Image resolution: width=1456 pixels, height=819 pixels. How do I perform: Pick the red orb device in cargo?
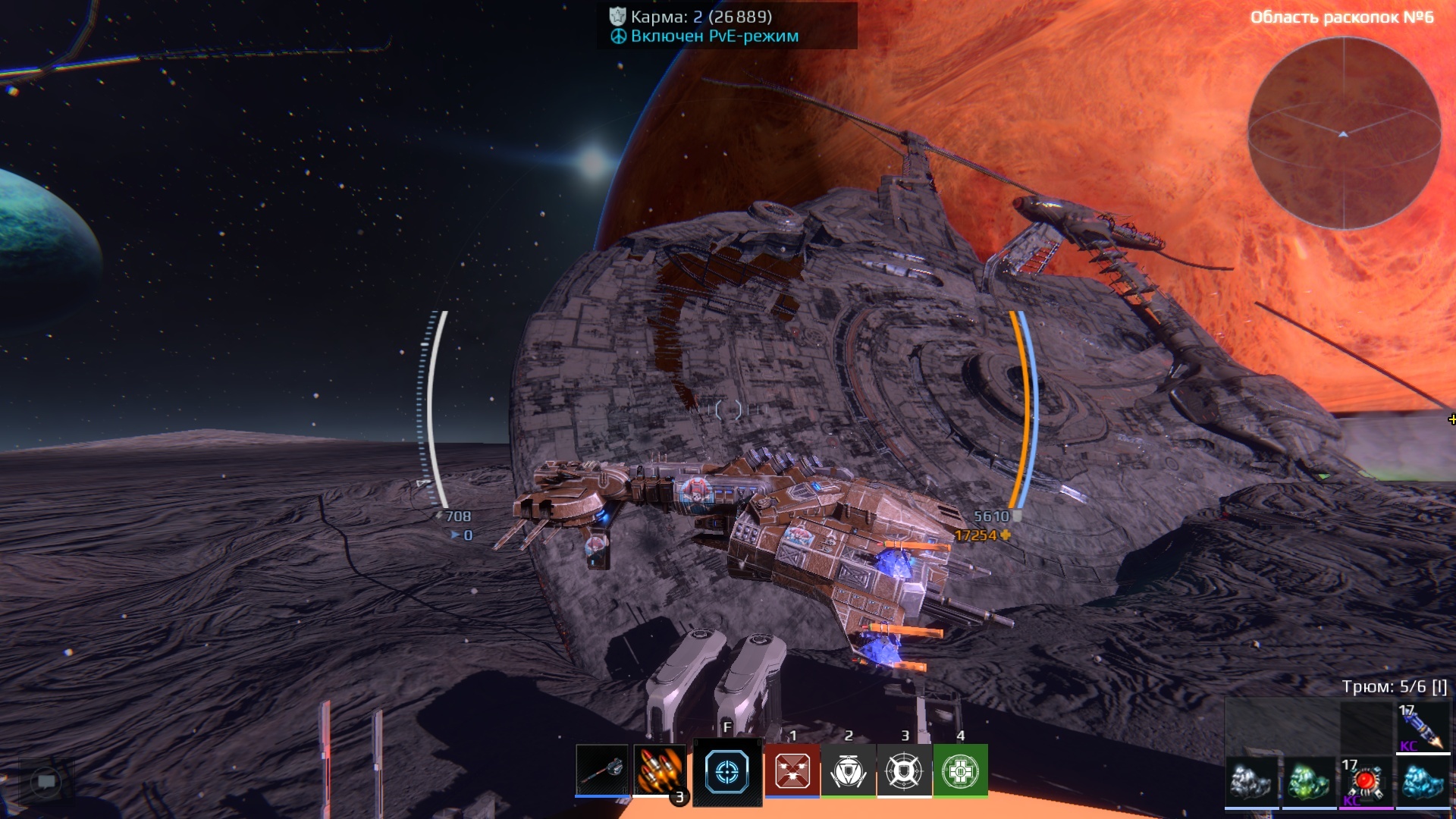tap(1366, 781)
